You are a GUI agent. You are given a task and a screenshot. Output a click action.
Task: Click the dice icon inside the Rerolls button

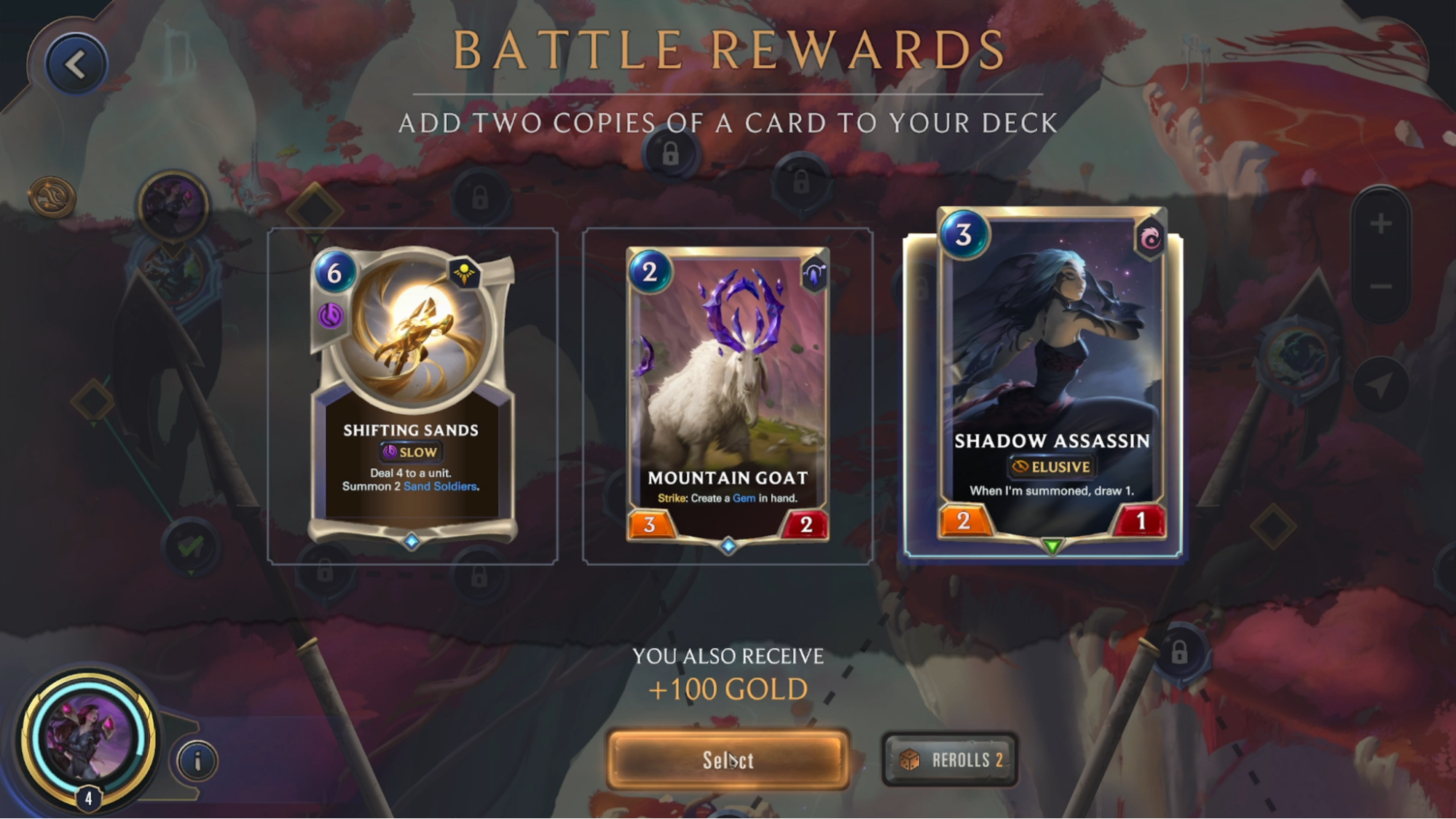pyautogui.click(x=909, y=759)
